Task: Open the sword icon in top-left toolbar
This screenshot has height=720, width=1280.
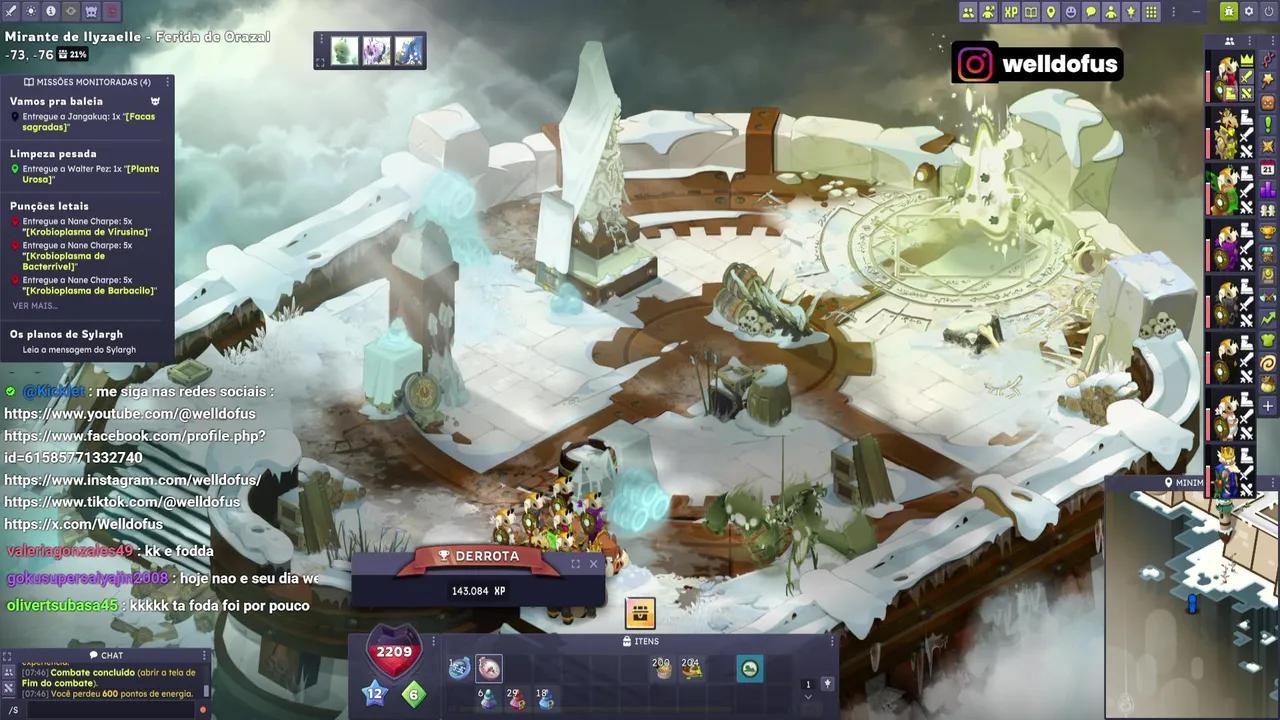Action: (10, 11)
